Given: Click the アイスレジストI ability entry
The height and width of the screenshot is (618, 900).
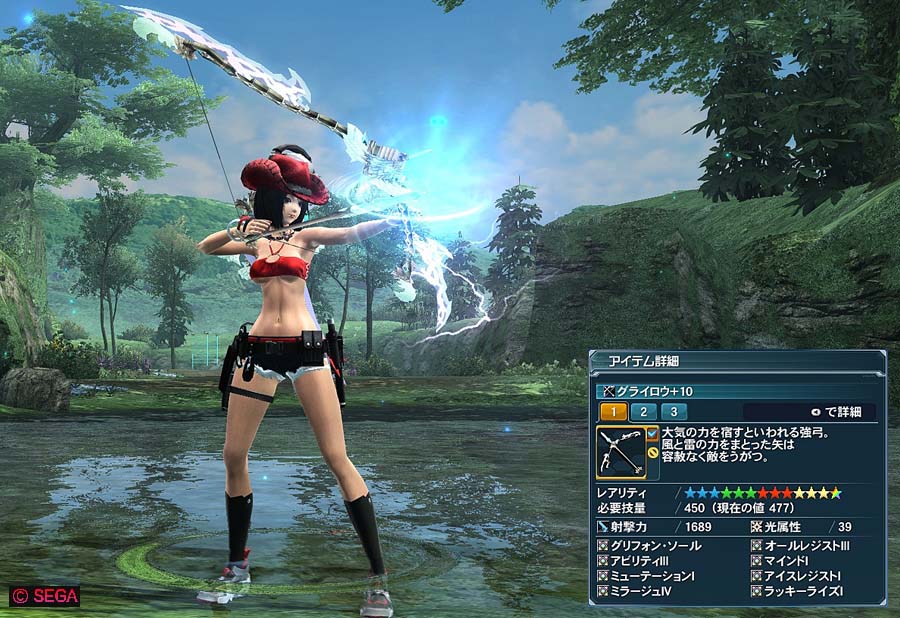Looking at the screenshot, I should (802, 577).
